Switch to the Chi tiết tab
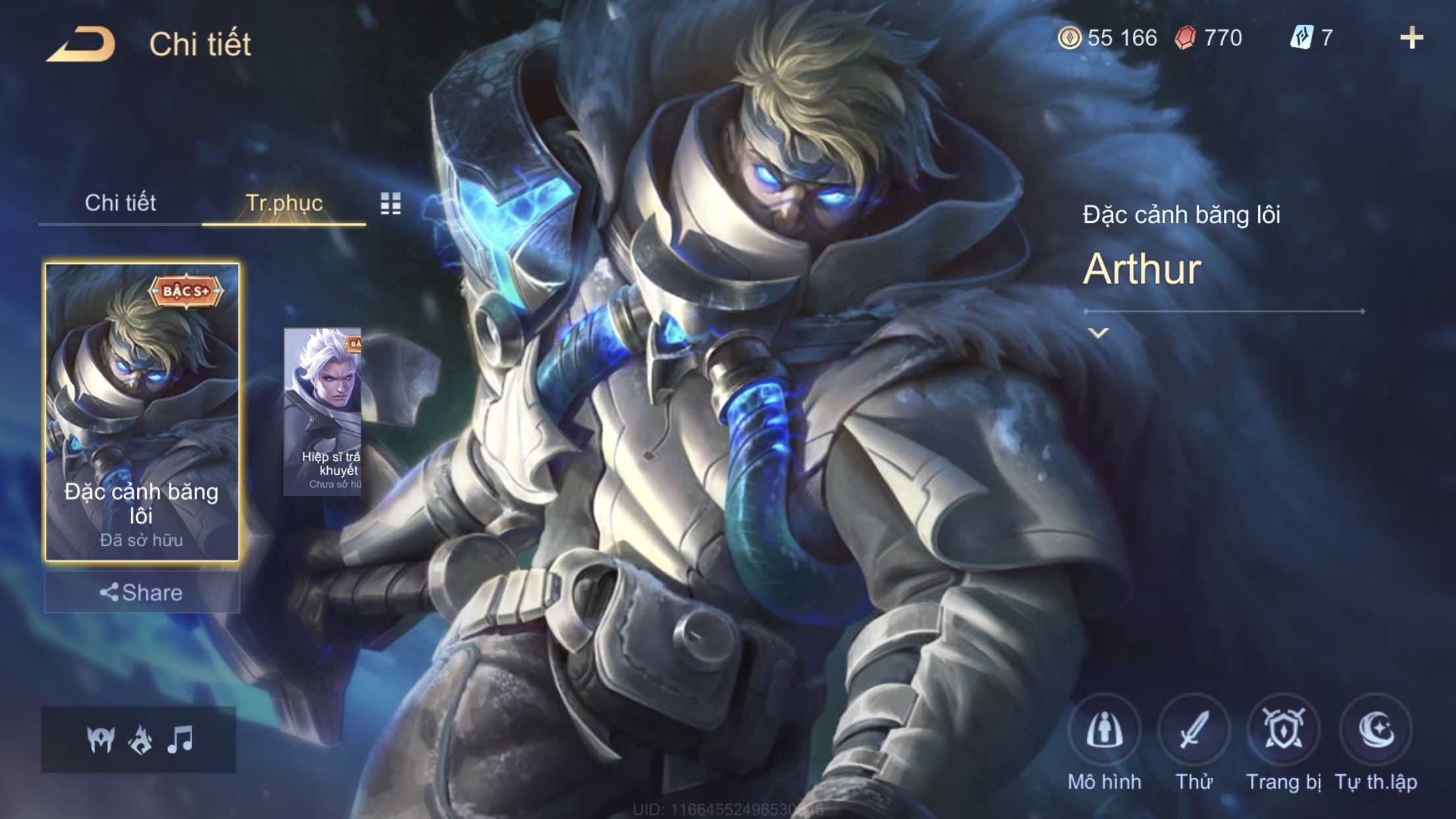This screenshot has width=1456, height=819. 120,203
